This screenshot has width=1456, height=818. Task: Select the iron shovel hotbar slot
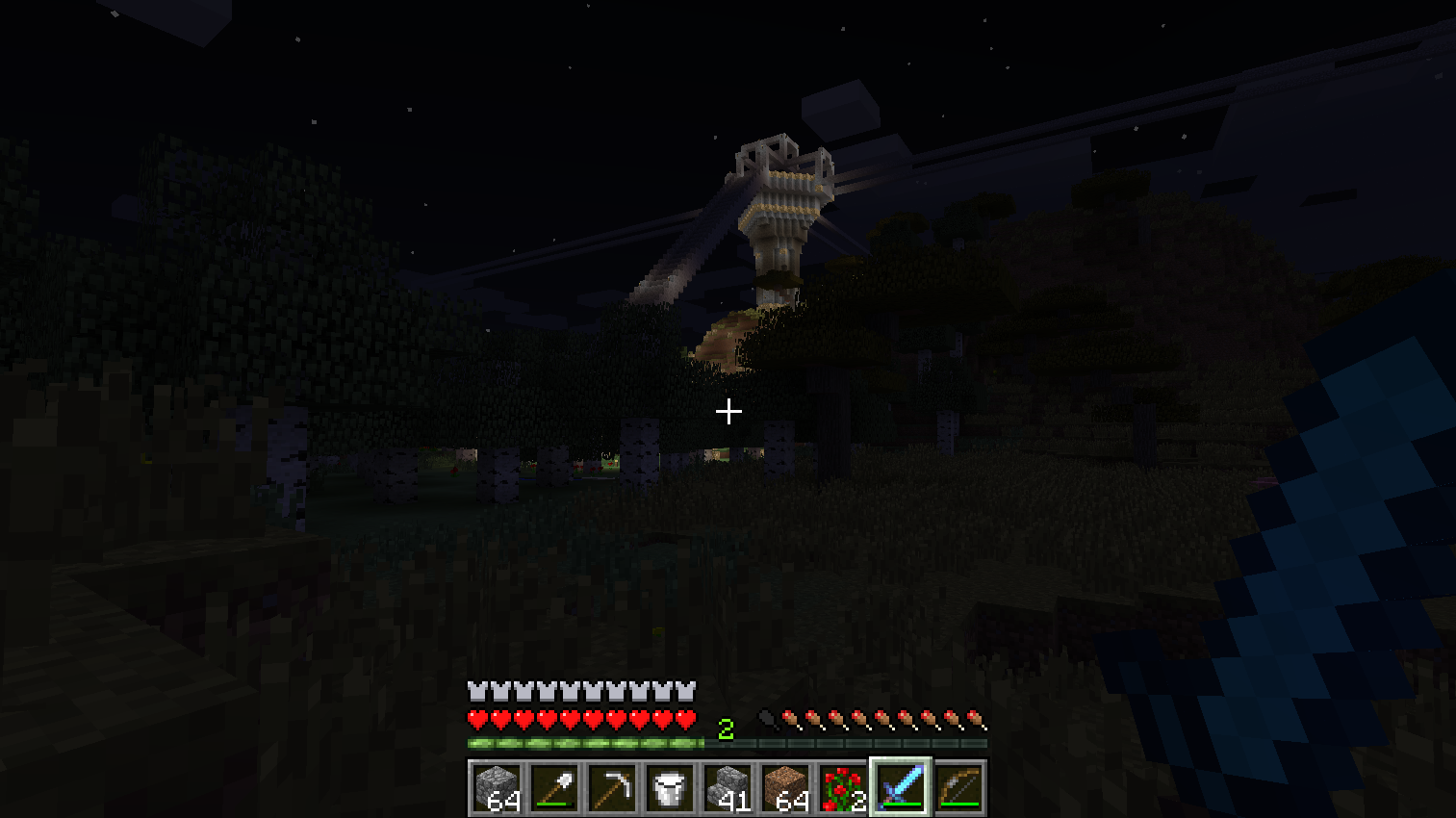(554, 788)
